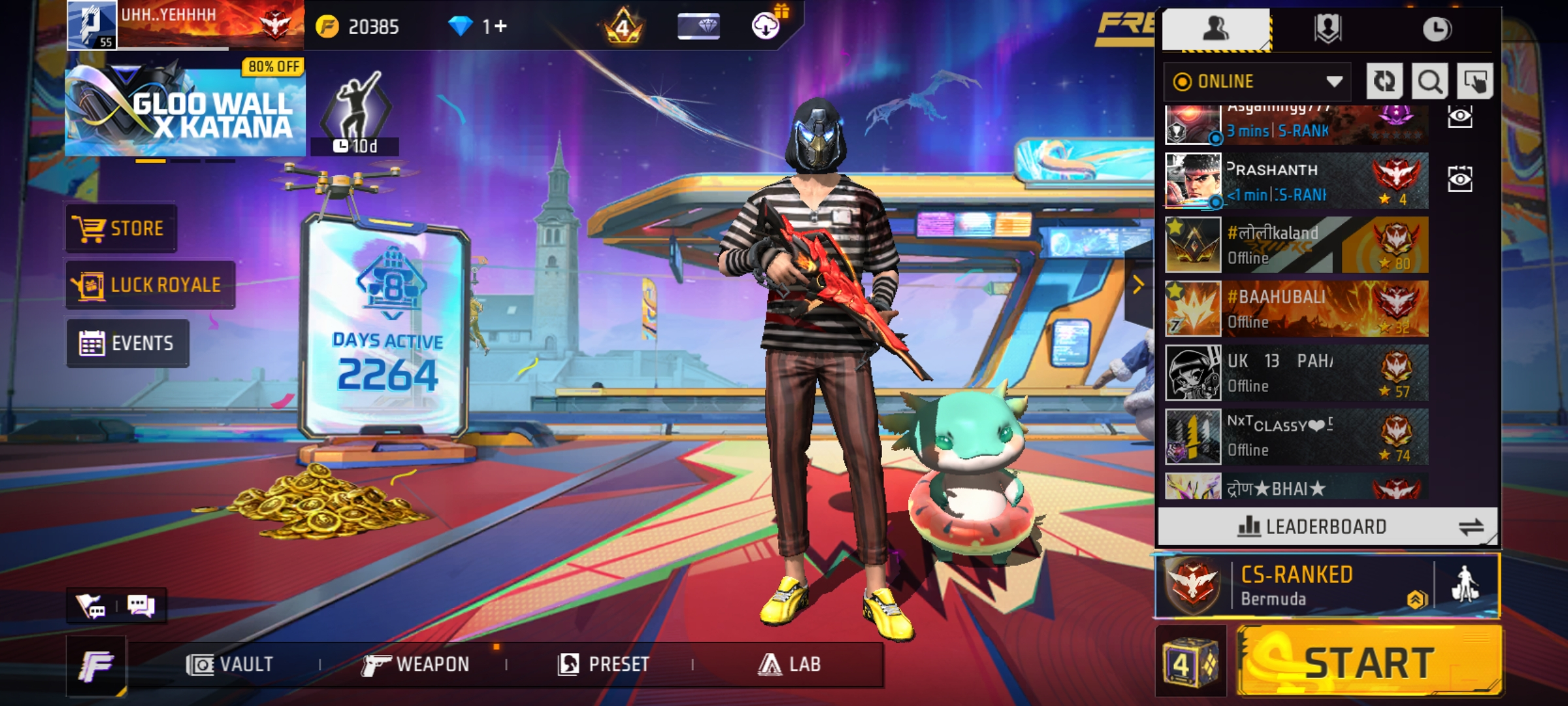Switch to the guild tab

click(x=1327, y=29)
